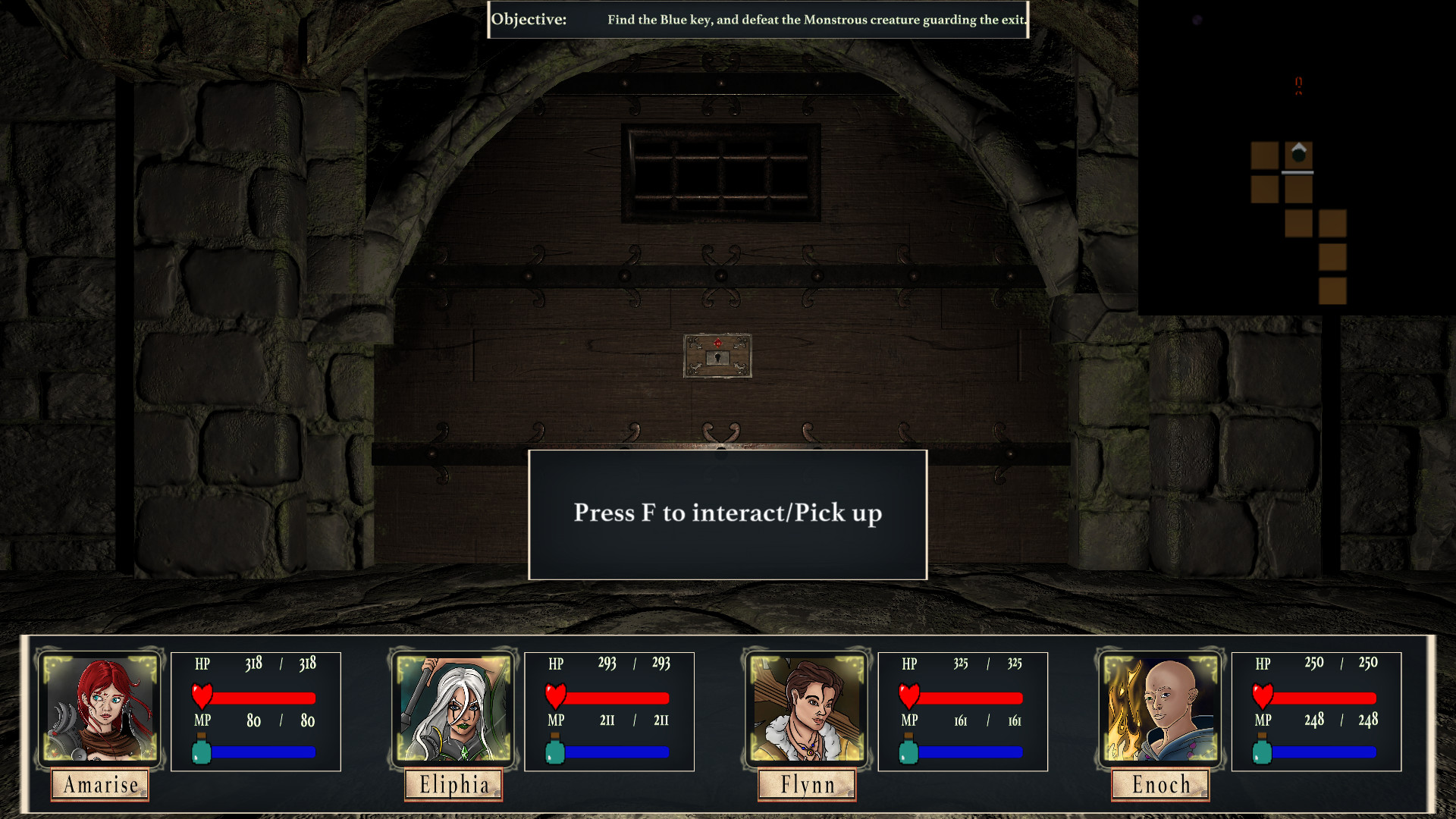Click Amarise's name plate
This screenshot has height=819, width=1456.
click(x=101, y=785)
